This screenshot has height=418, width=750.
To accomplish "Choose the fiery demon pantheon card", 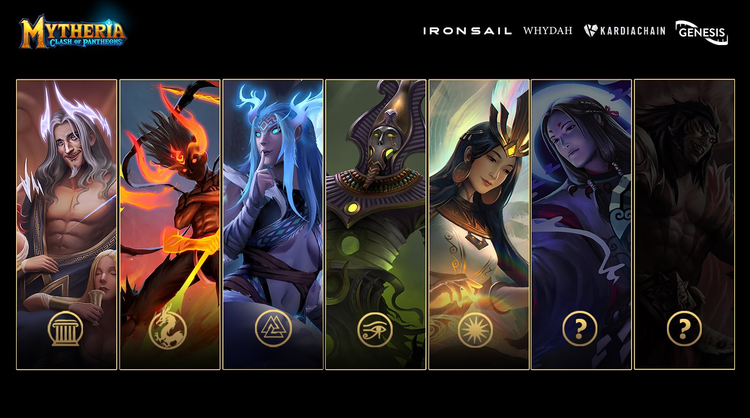I will (x=169, y=224).
